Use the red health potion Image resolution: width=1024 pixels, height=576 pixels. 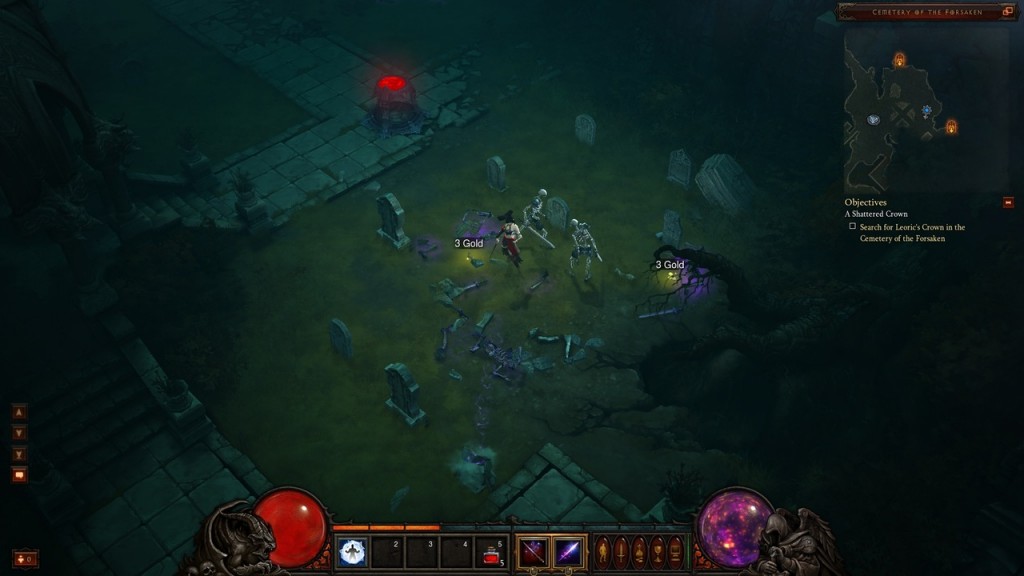pyautogui.click(x=491, y=552)
